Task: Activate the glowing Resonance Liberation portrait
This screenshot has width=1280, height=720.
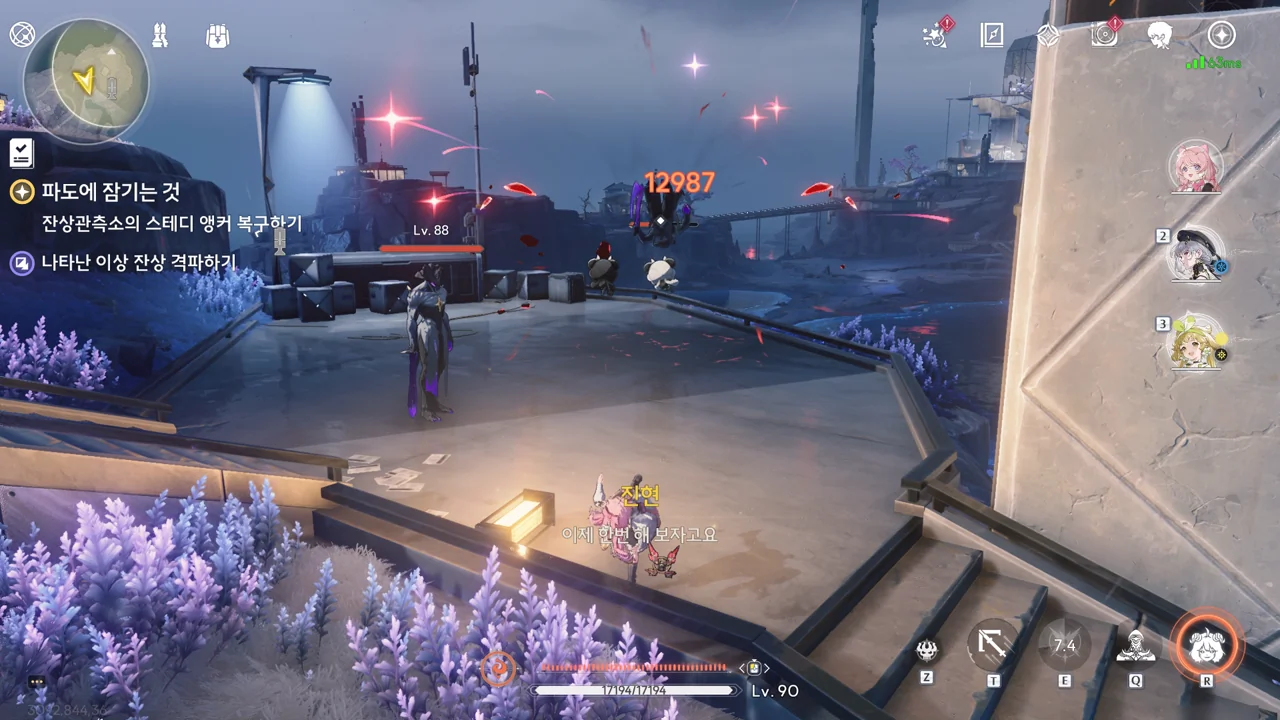Action: pos(1206,646)
